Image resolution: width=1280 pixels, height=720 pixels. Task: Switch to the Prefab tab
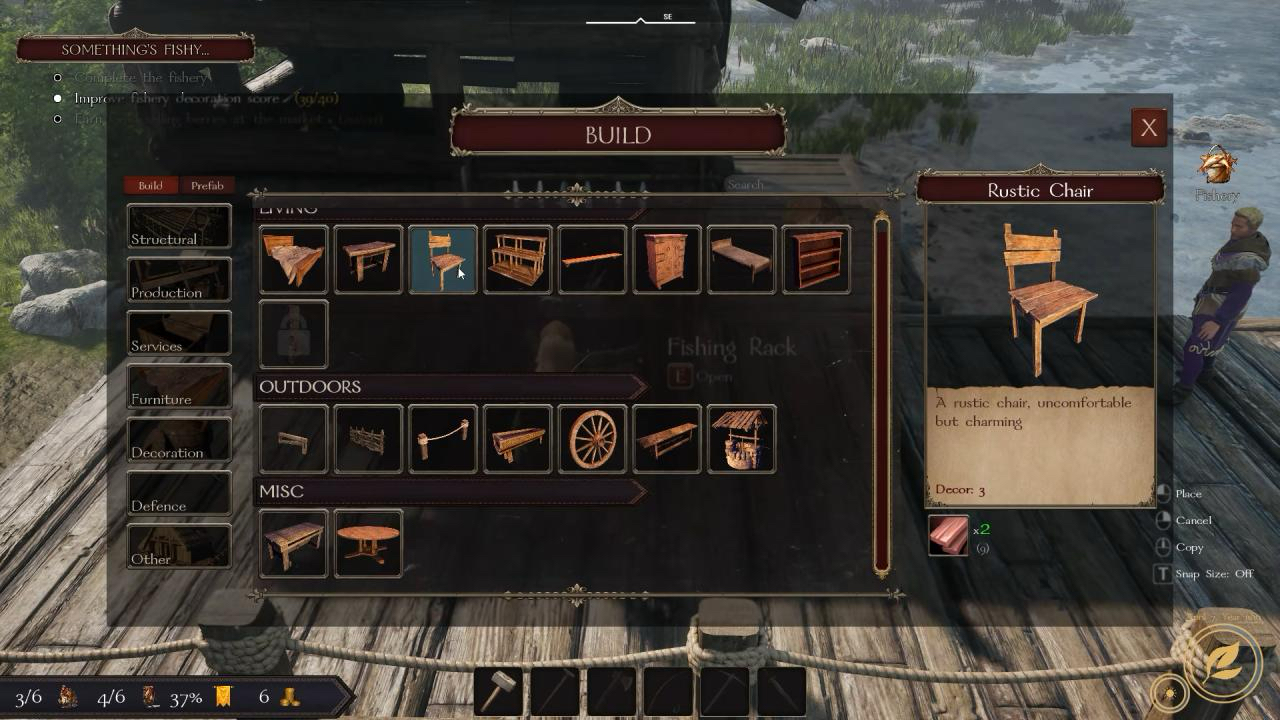[207, 185]
